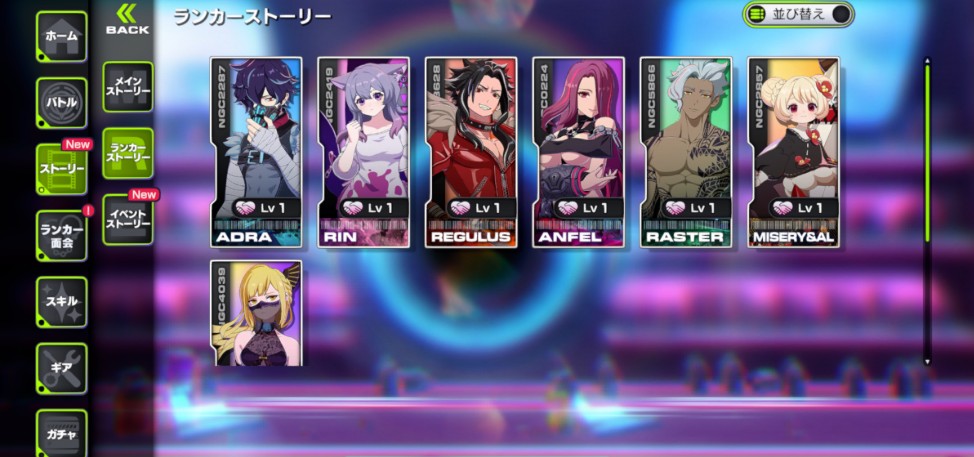Switch to イベントストーリー tab
The width and height of the screenshot is (974, 457).
pos(128,218)
